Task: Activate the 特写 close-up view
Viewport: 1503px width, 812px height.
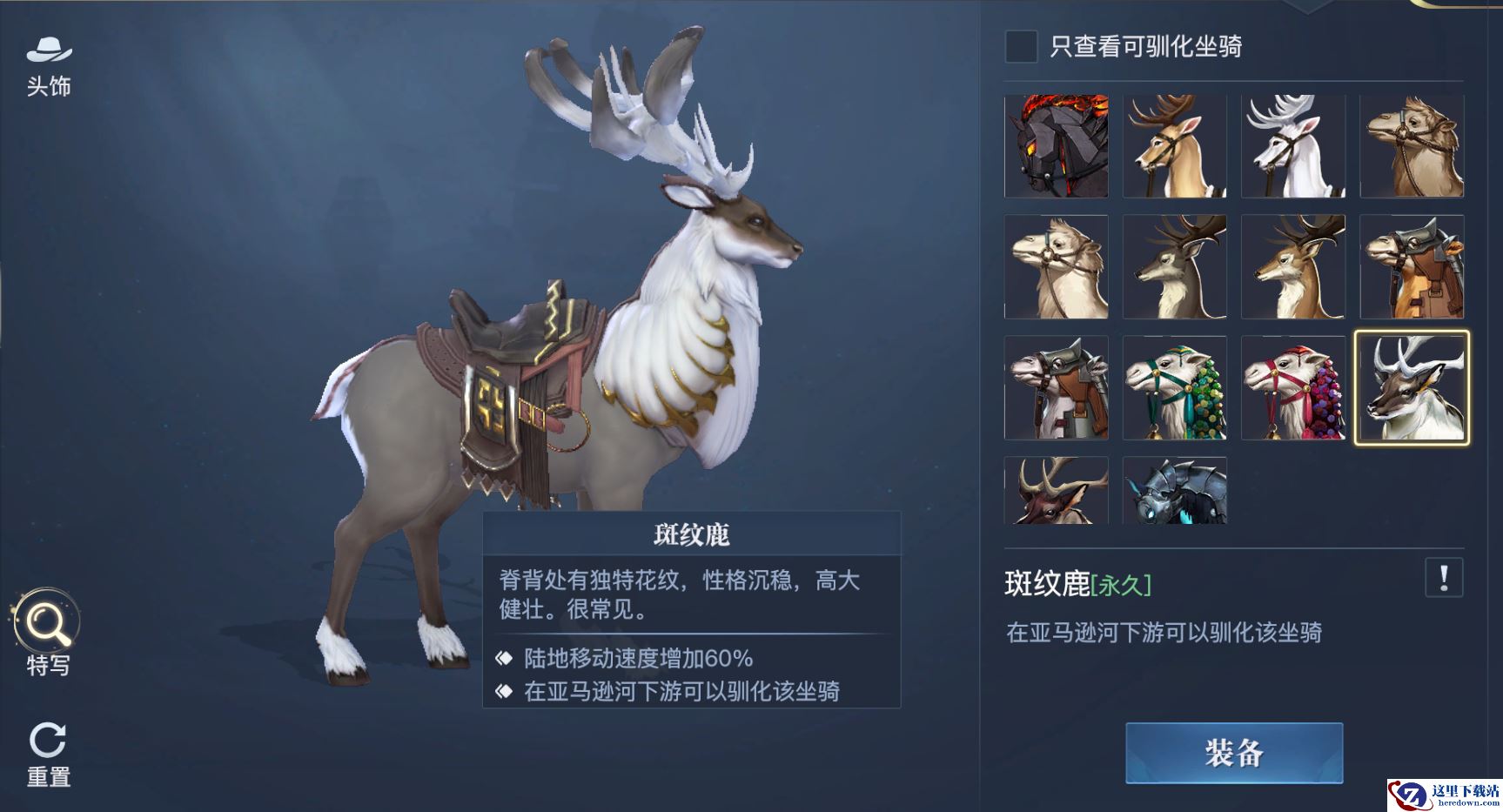Action: (48, 633)
